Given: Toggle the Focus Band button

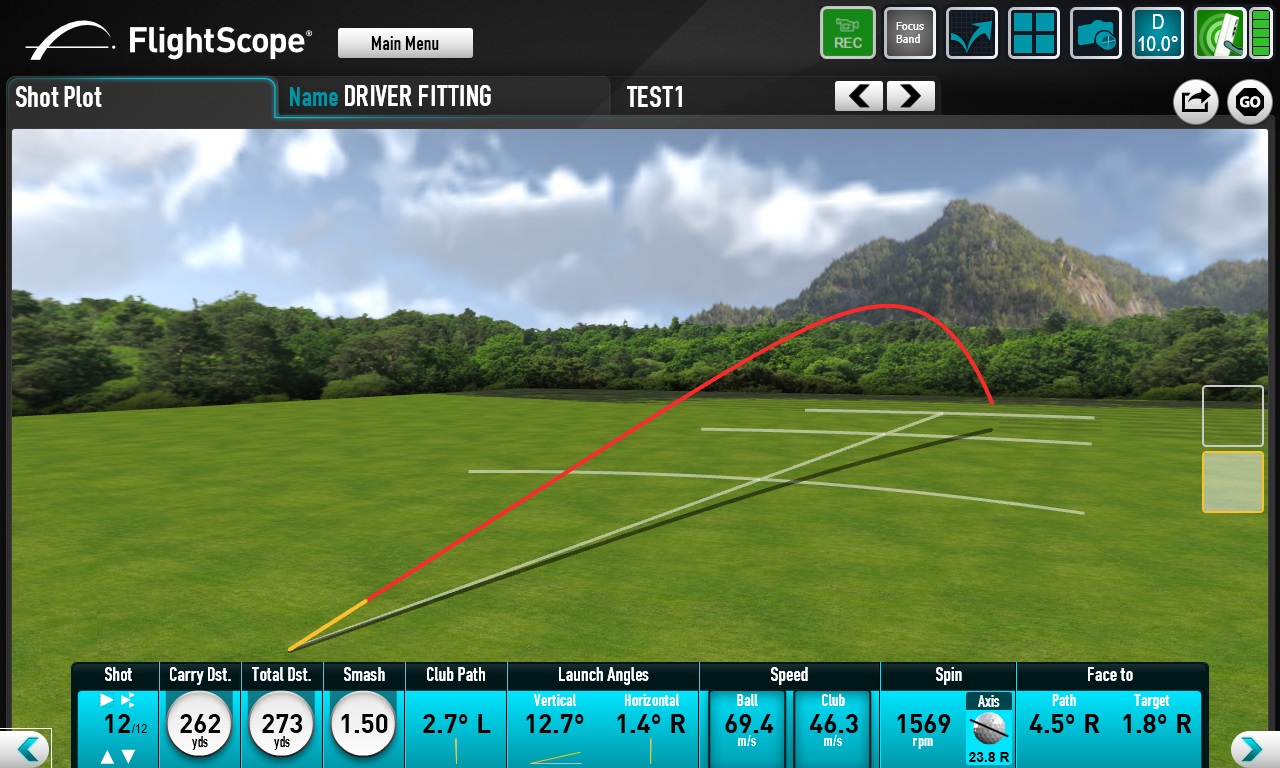Looking at the screenshot, I should pyautogui.click(x=909, y=33).
